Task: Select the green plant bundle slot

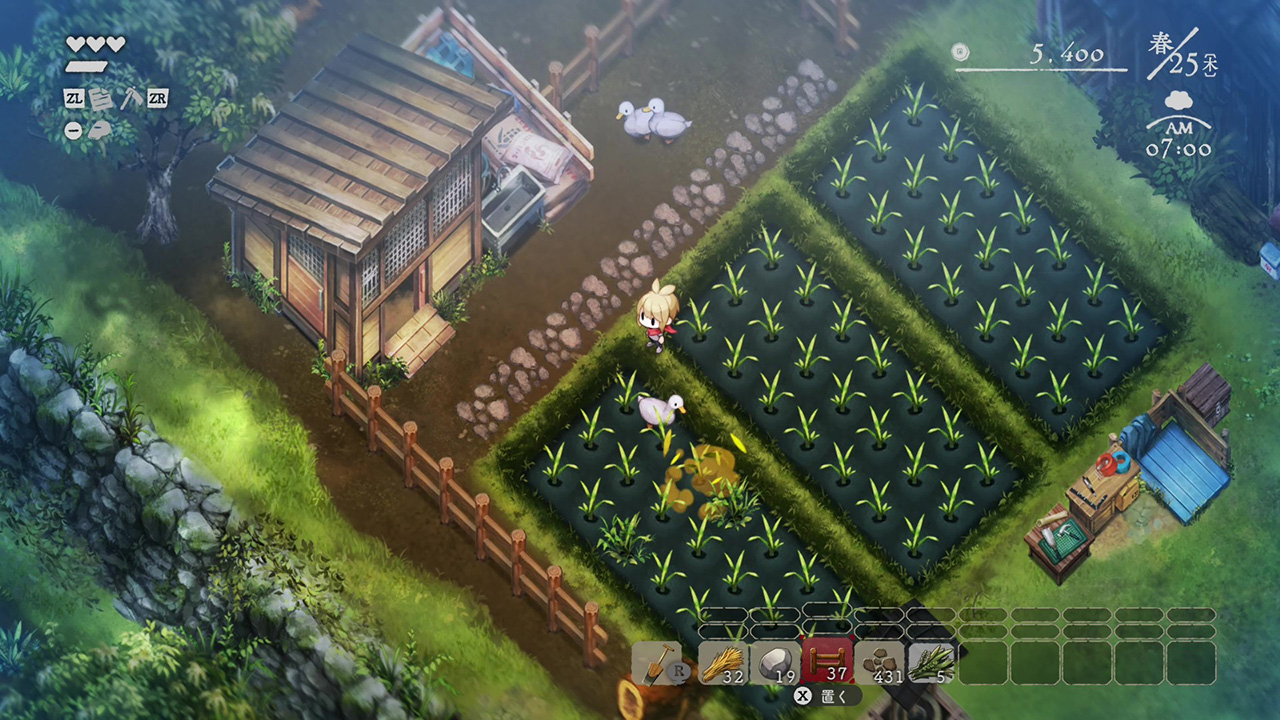Action: pos(931,663)
